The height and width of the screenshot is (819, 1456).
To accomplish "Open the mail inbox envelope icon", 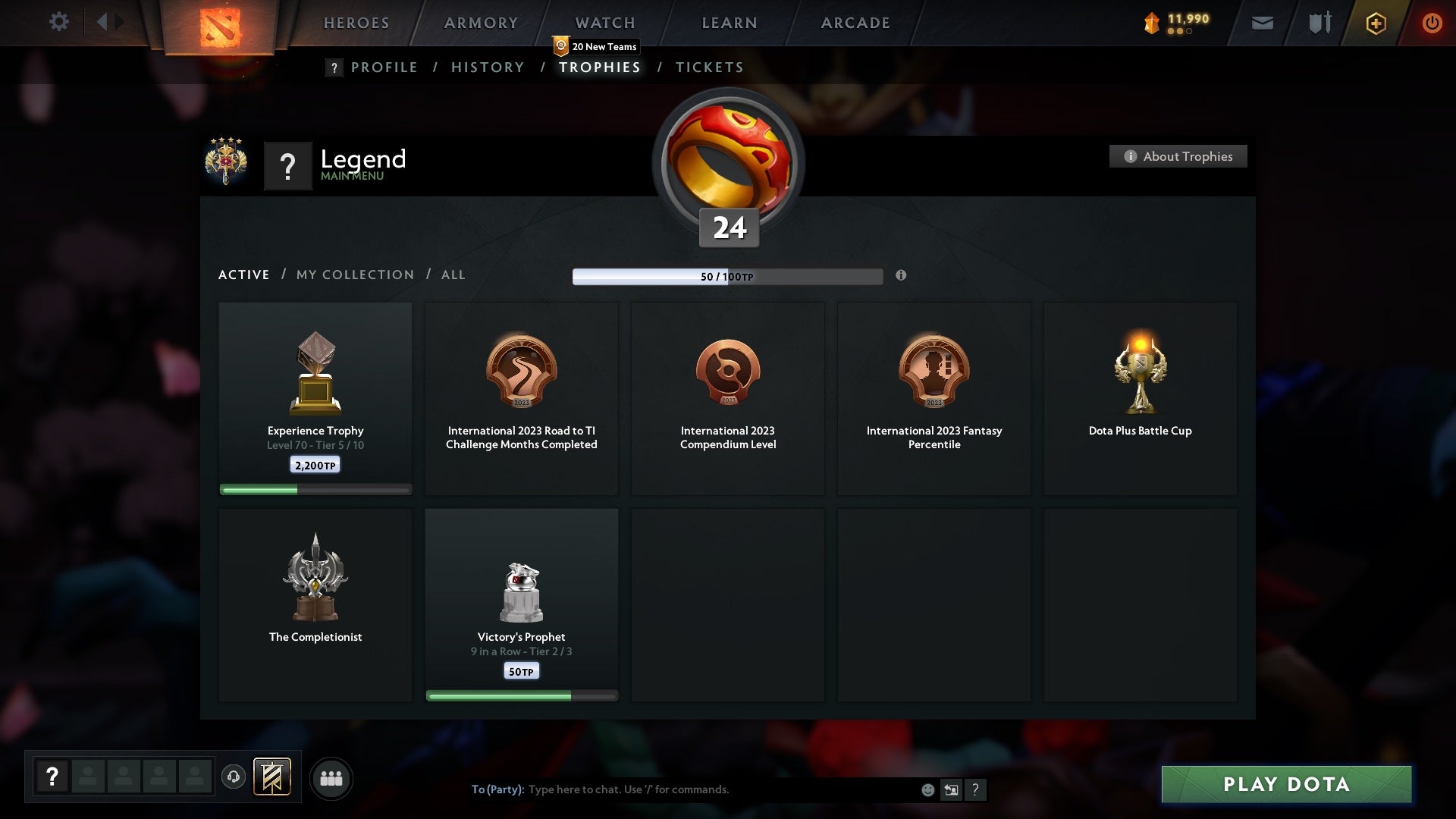I will [x=1263, y=23].
